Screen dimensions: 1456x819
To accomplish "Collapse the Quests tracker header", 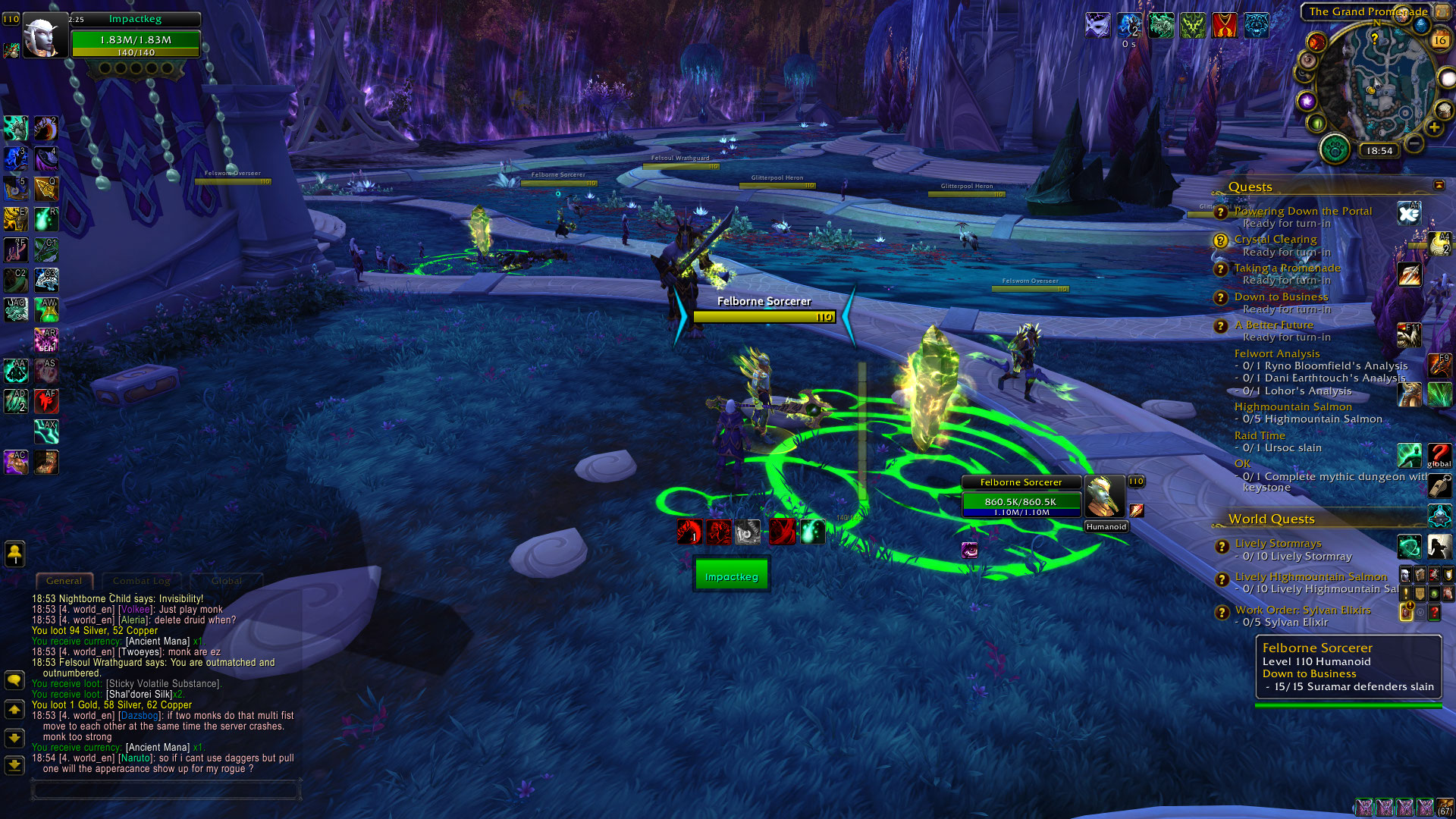I will click(x=1439, y=186).
